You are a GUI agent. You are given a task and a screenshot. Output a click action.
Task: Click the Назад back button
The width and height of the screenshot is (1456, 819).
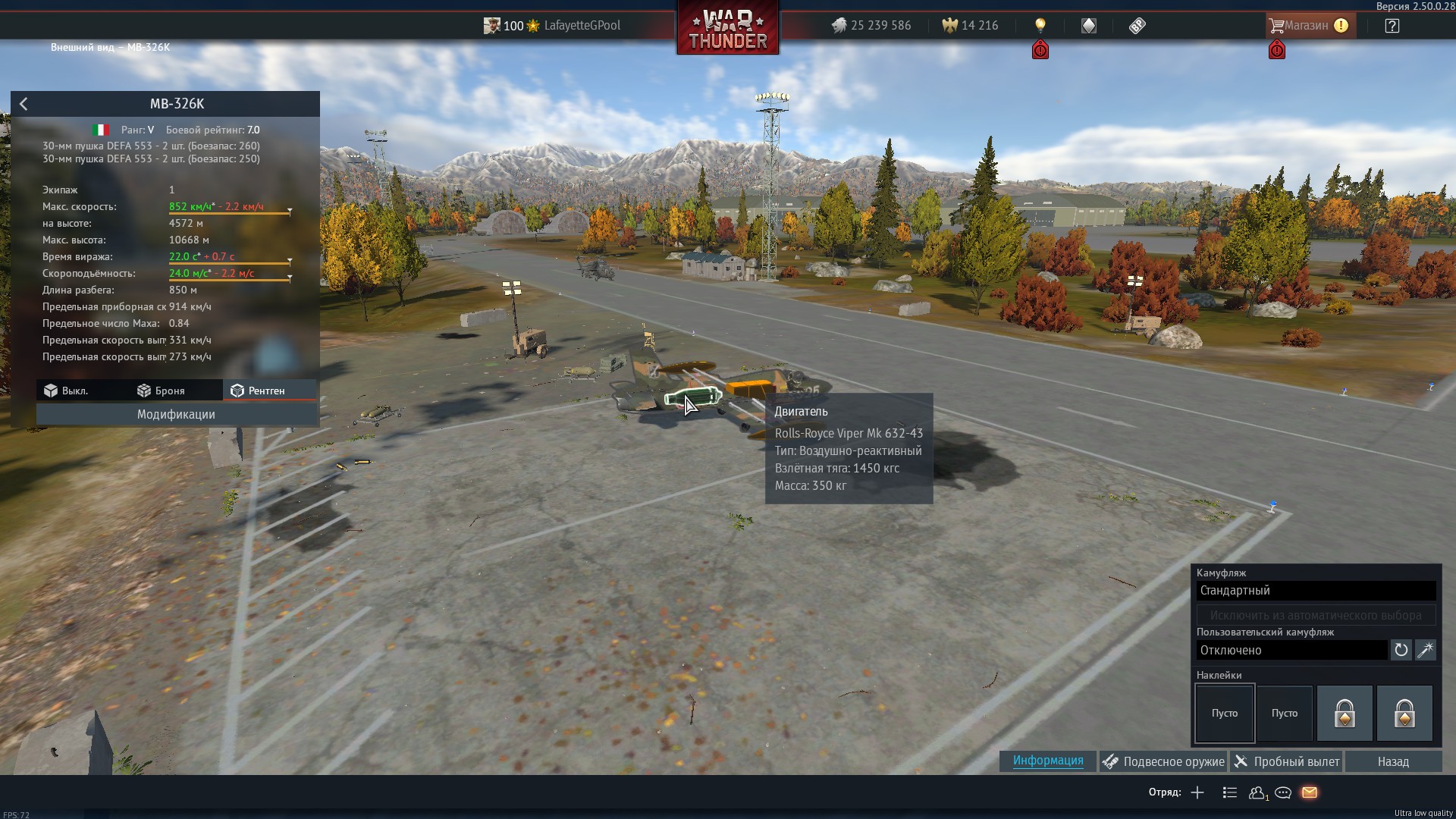pyautogui.click(x=1393, y=762)
